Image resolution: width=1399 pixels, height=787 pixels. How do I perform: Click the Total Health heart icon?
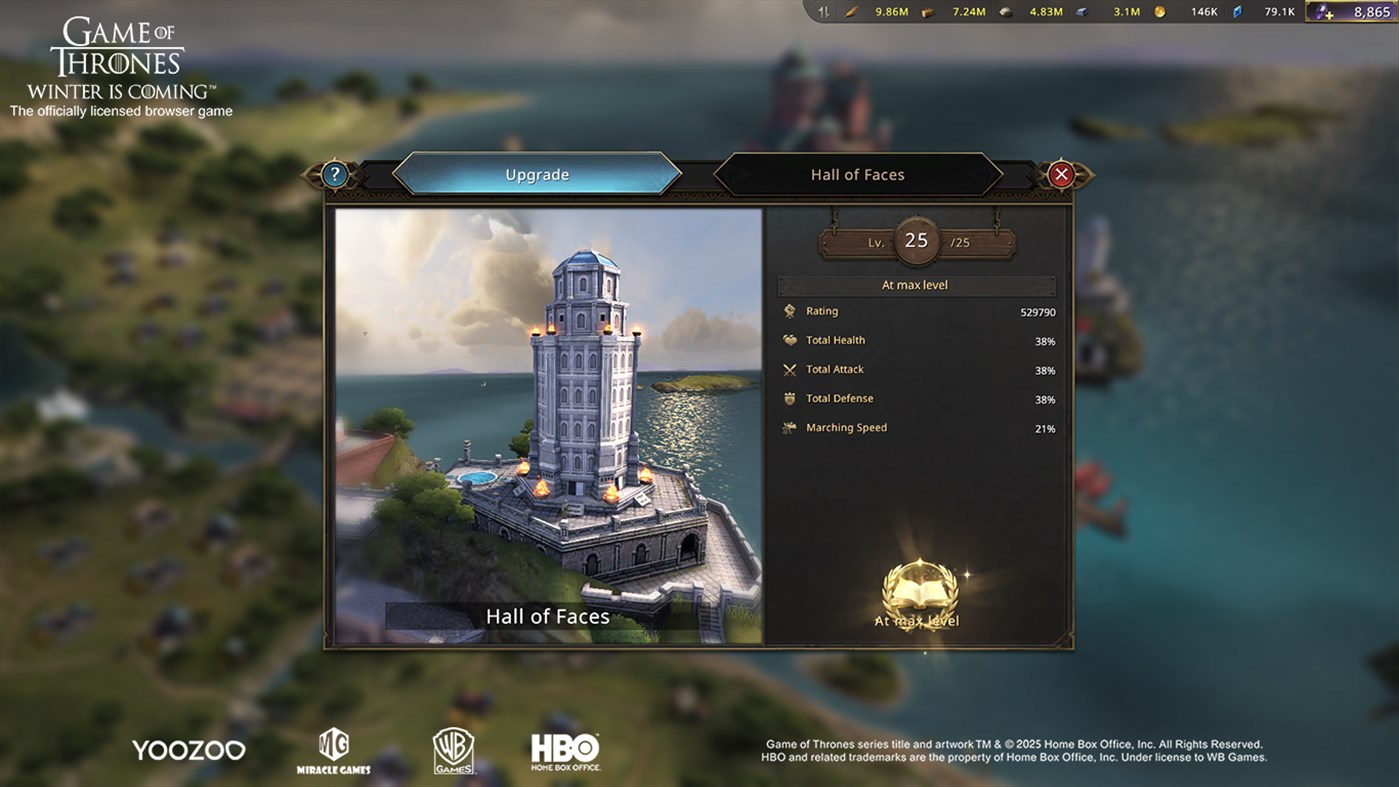790,340
